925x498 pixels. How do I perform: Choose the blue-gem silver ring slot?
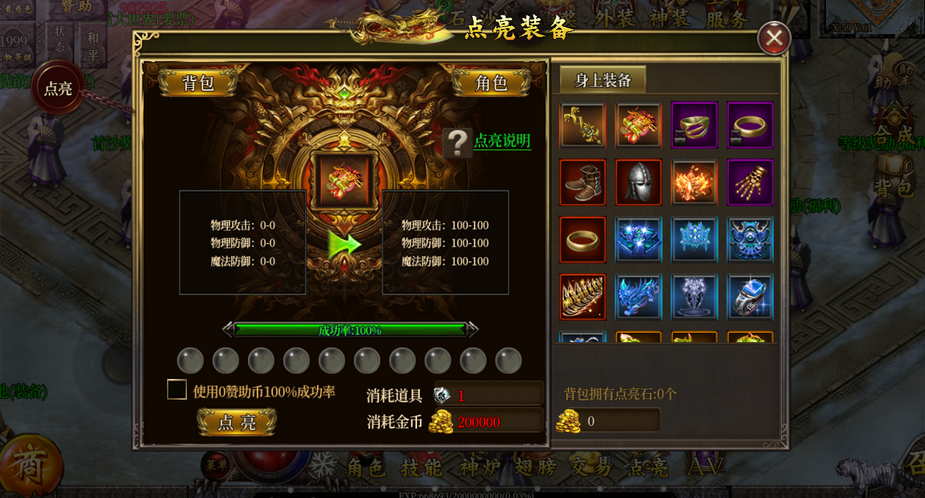(750, 296)
